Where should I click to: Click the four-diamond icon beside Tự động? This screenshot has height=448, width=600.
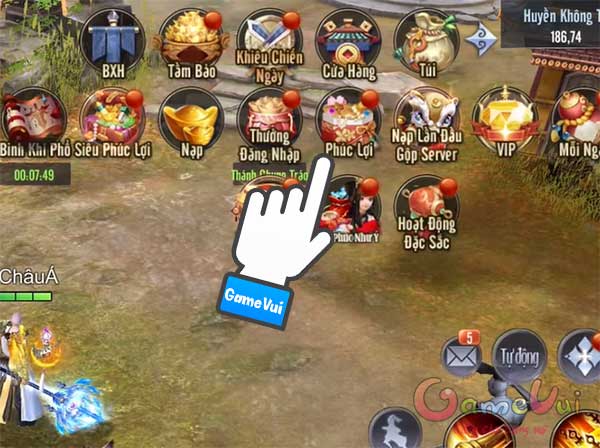[x=582, y=355]
